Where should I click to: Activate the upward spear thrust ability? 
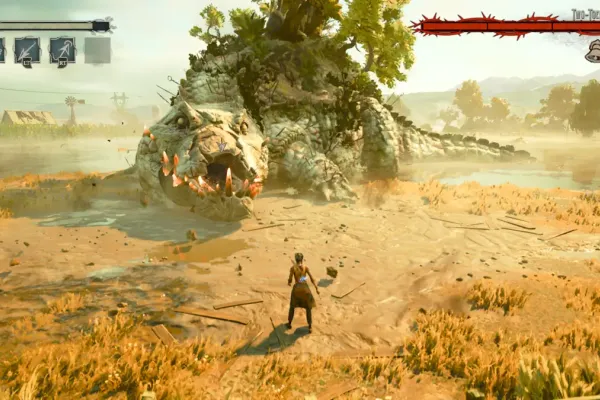[x=62, y=49]
